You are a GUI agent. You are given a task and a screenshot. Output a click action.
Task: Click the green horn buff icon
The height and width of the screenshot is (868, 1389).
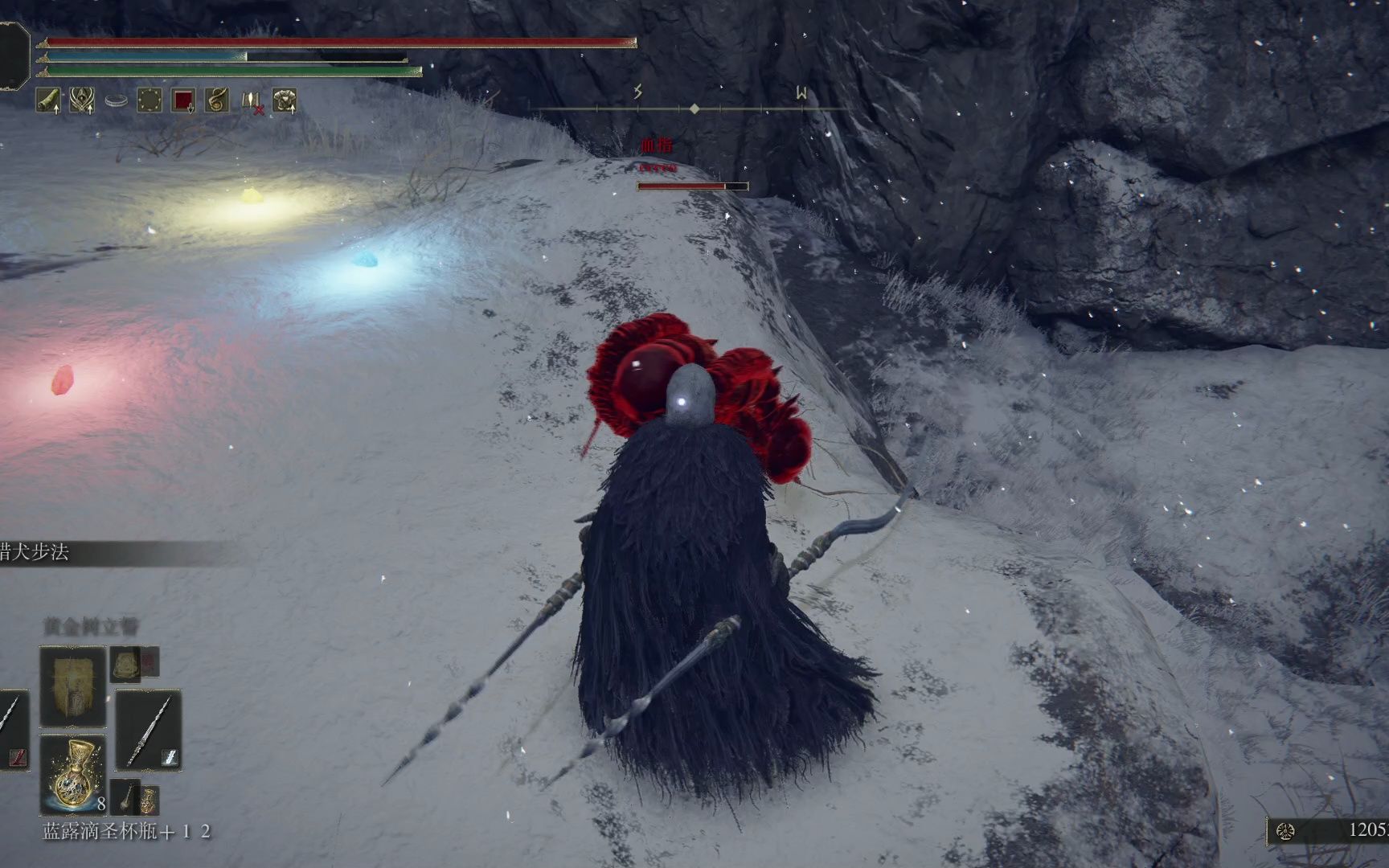(x=48, y=100)
